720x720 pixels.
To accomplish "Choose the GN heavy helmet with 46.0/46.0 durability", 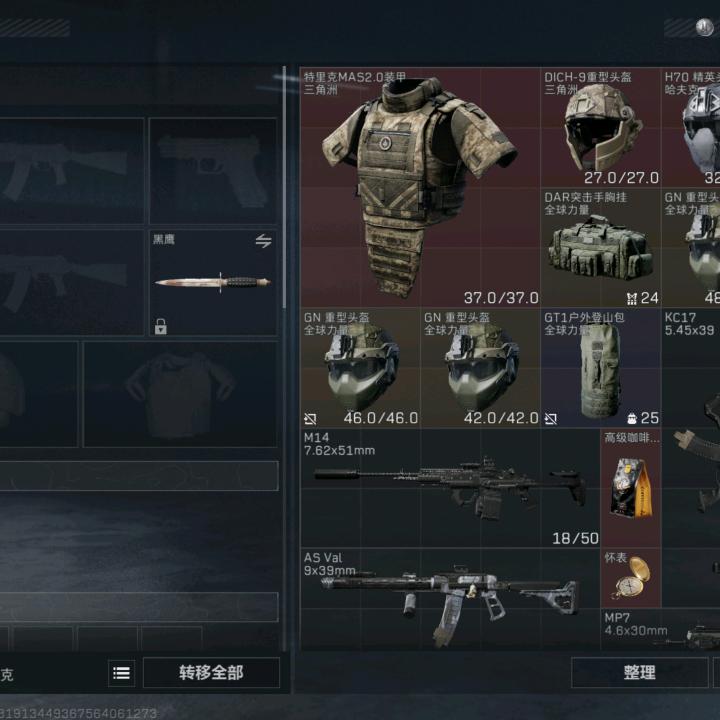I will click(x=360, y=368).
